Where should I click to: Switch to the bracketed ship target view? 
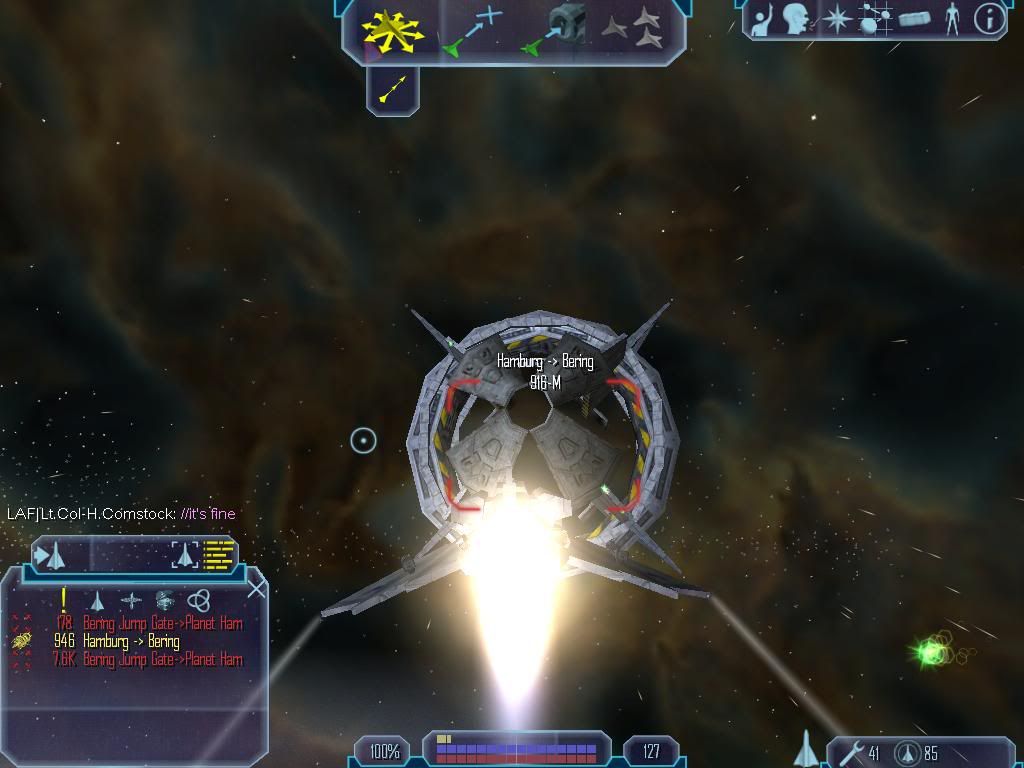point(185,553)
